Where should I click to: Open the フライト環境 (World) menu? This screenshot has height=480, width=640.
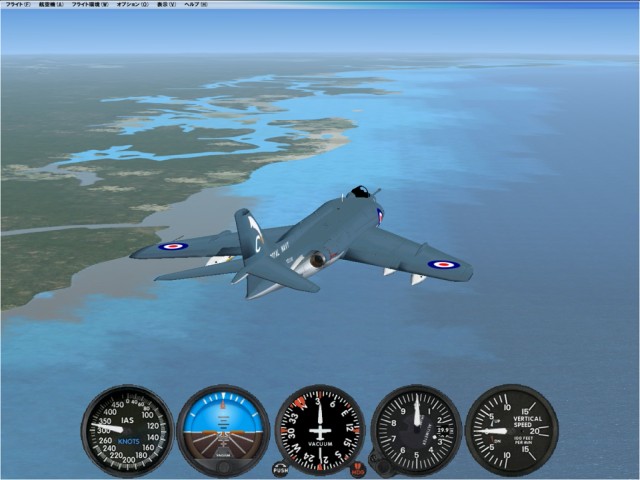coord(91,5)
